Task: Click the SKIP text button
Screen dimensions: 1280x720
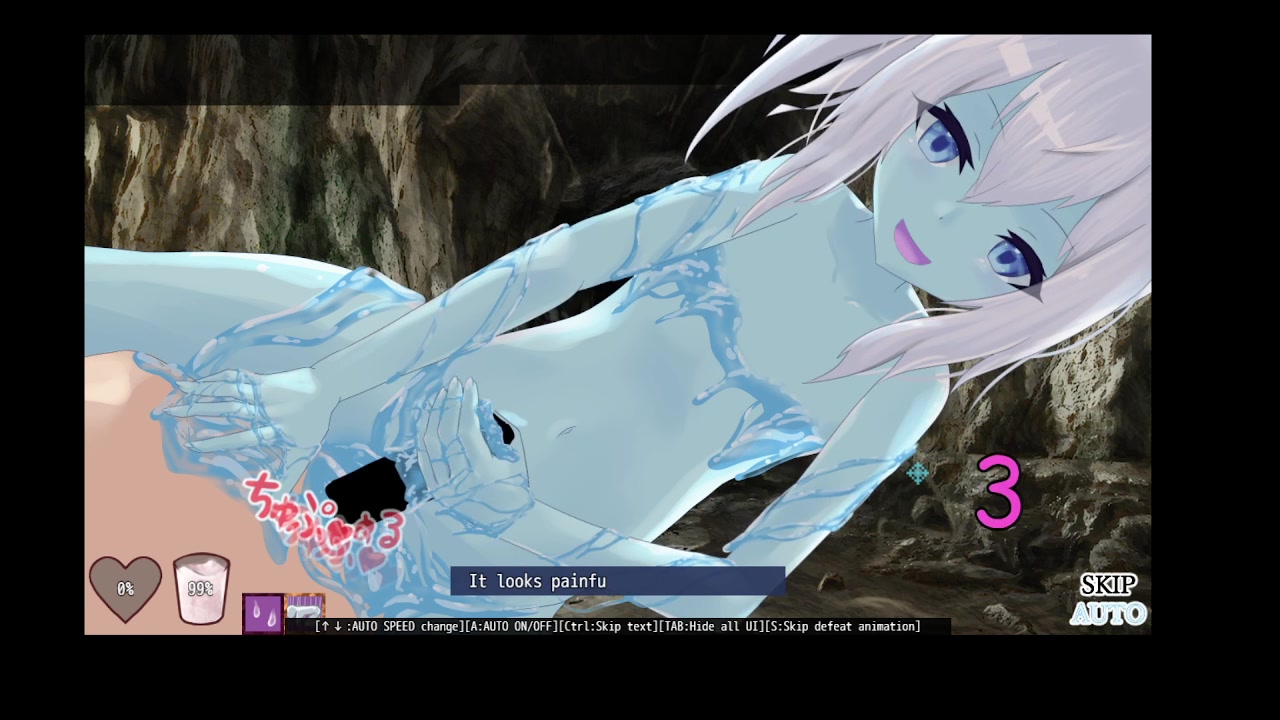Action: point(1108,585)
